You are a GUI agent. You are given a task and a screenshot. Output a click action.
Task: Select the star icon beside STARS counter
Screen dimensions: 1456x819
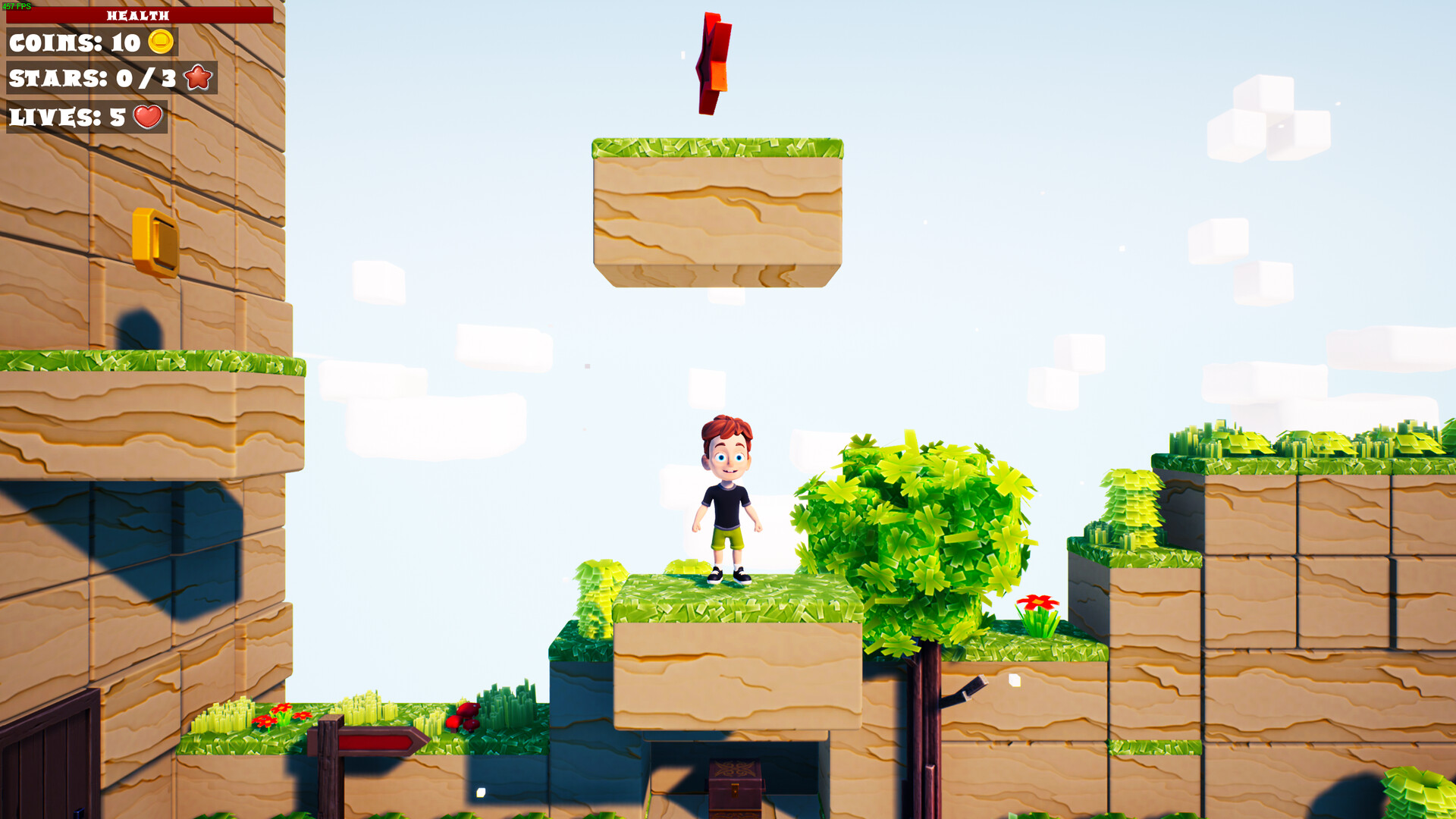click(199, 77)
